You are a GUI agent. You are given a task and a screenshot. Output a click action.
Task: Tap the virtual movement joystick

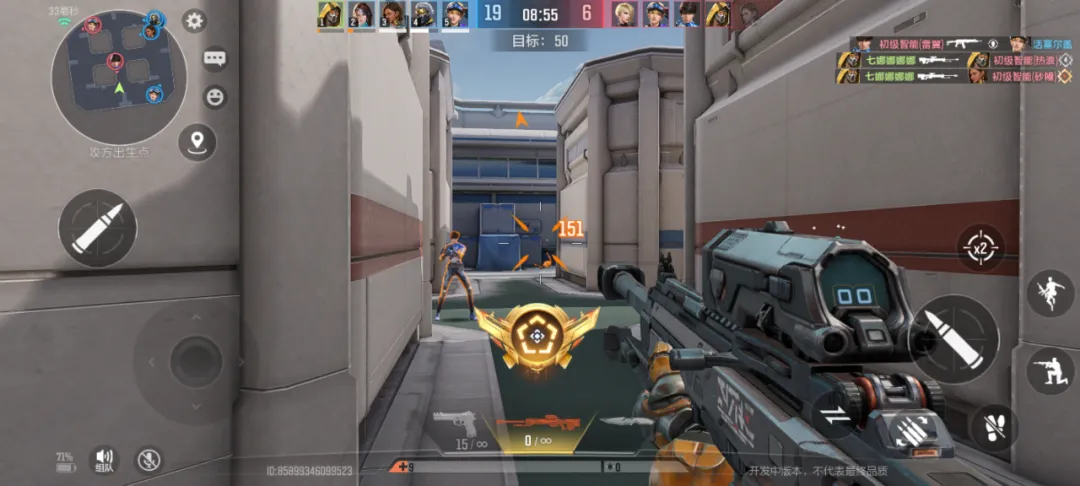point(195,360)
